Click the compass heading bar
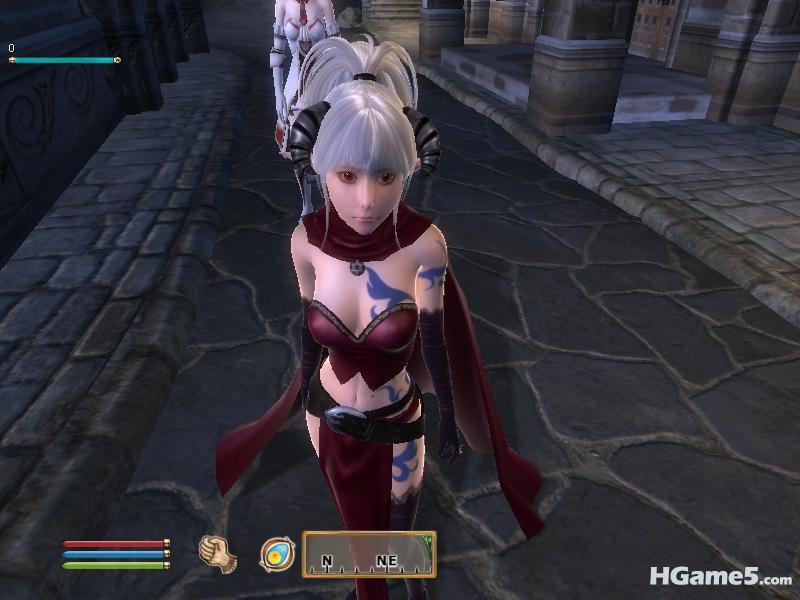This screenshot has width=800, height=600. (368, 554)
